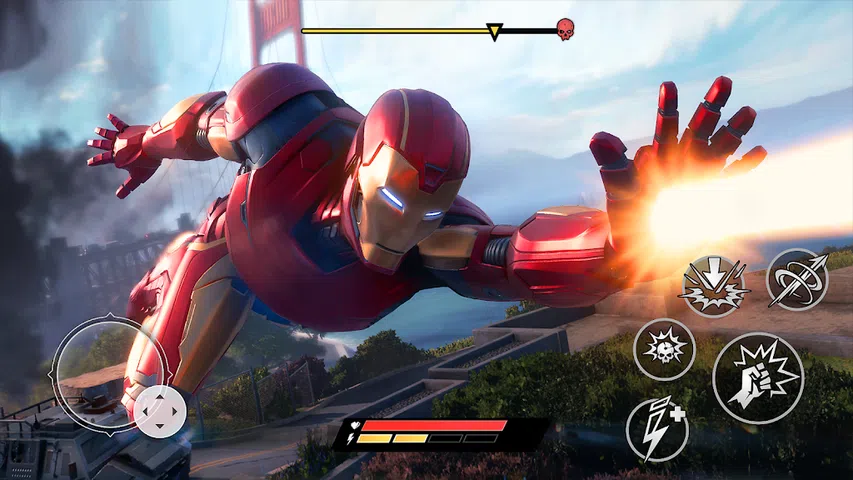Tap the fist punch attack button
The width and height of the screenshot is (853, 480).
tap(758, 379)
